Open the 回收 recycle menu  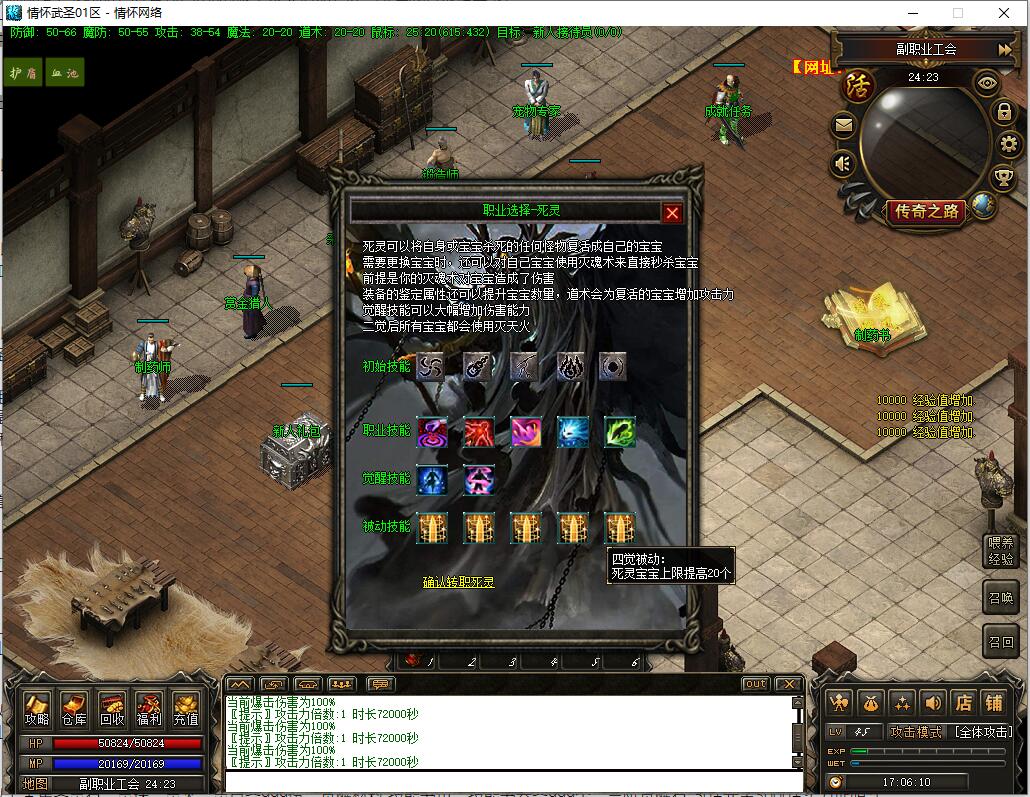pyautogui.click(x=111, y=708)
